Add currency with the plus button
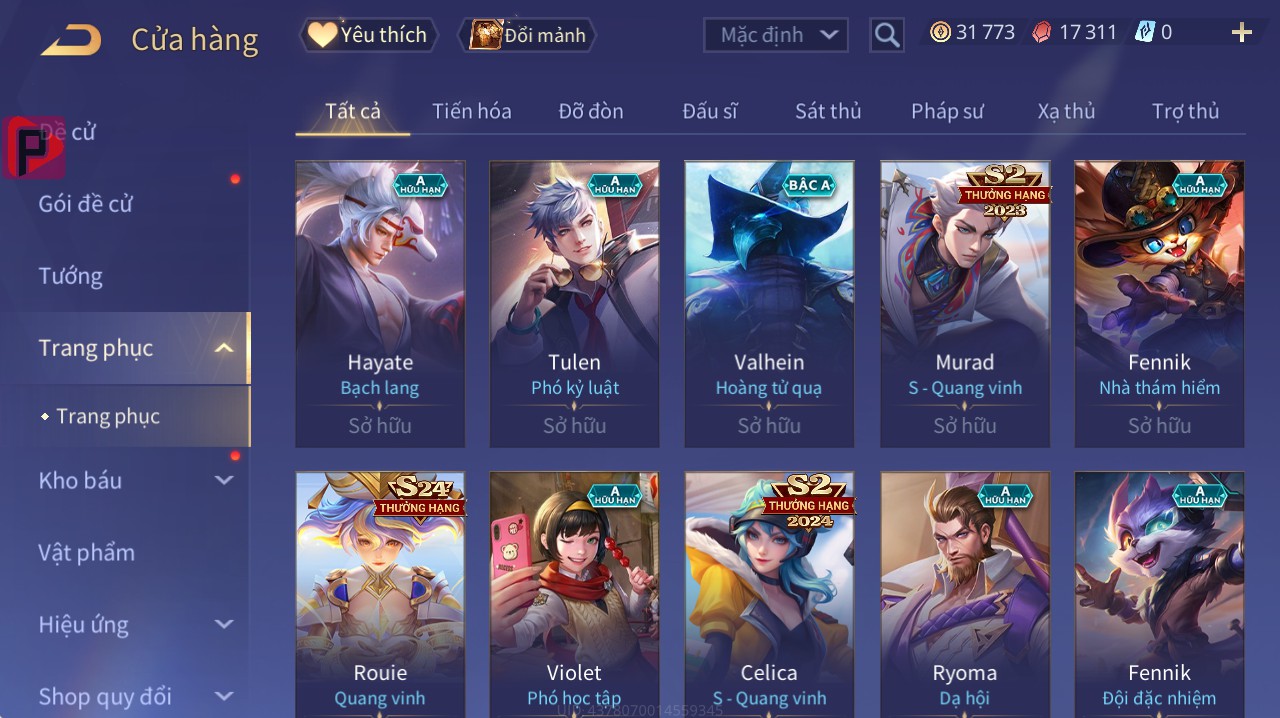The image size is (1280, 718). pos(1241,33)
